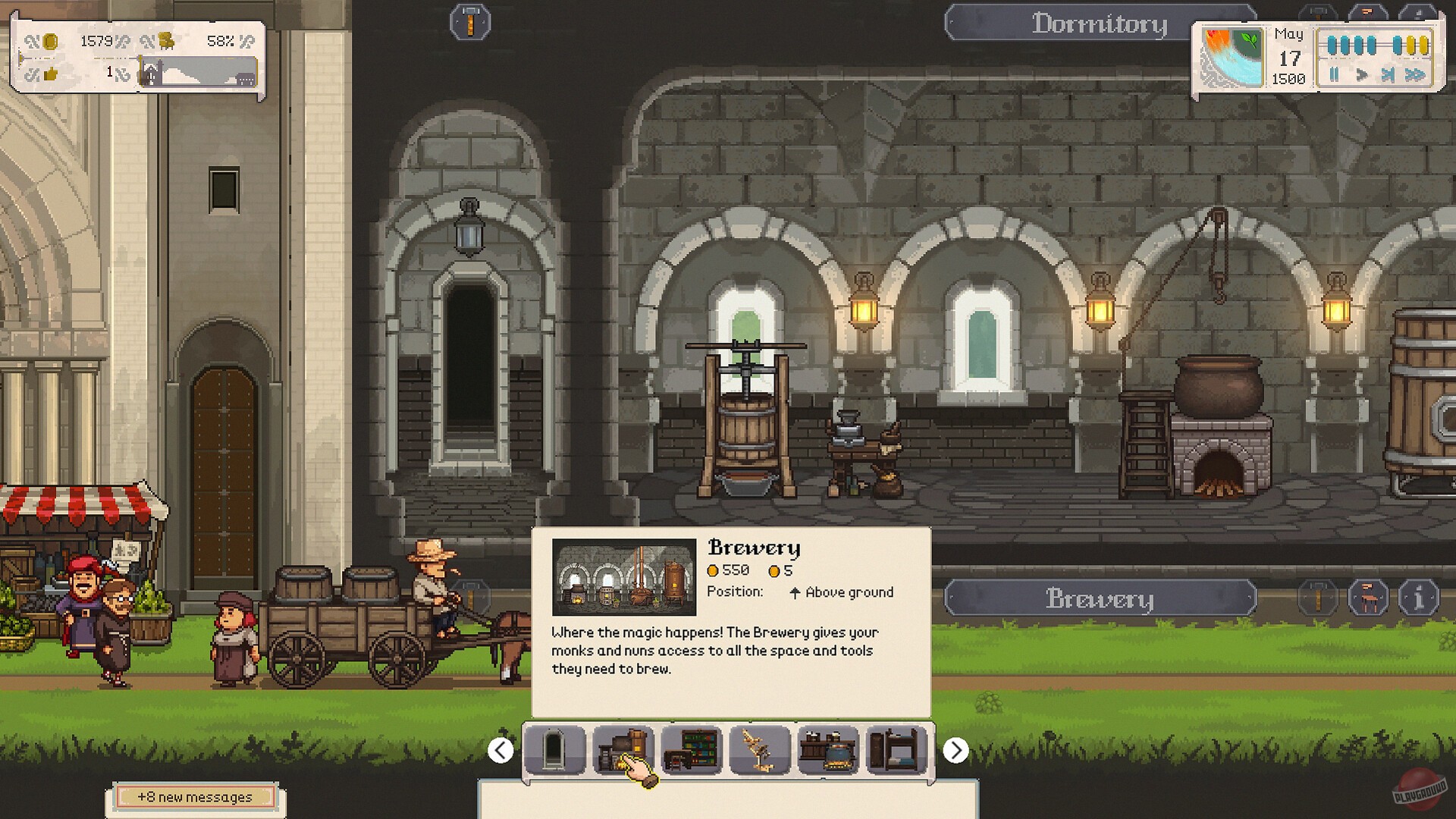Click the hammer icon beside the Brewery banner
Image resolution: width=1456 pixels, height=819 pixels.
[x=1318, y=598]
